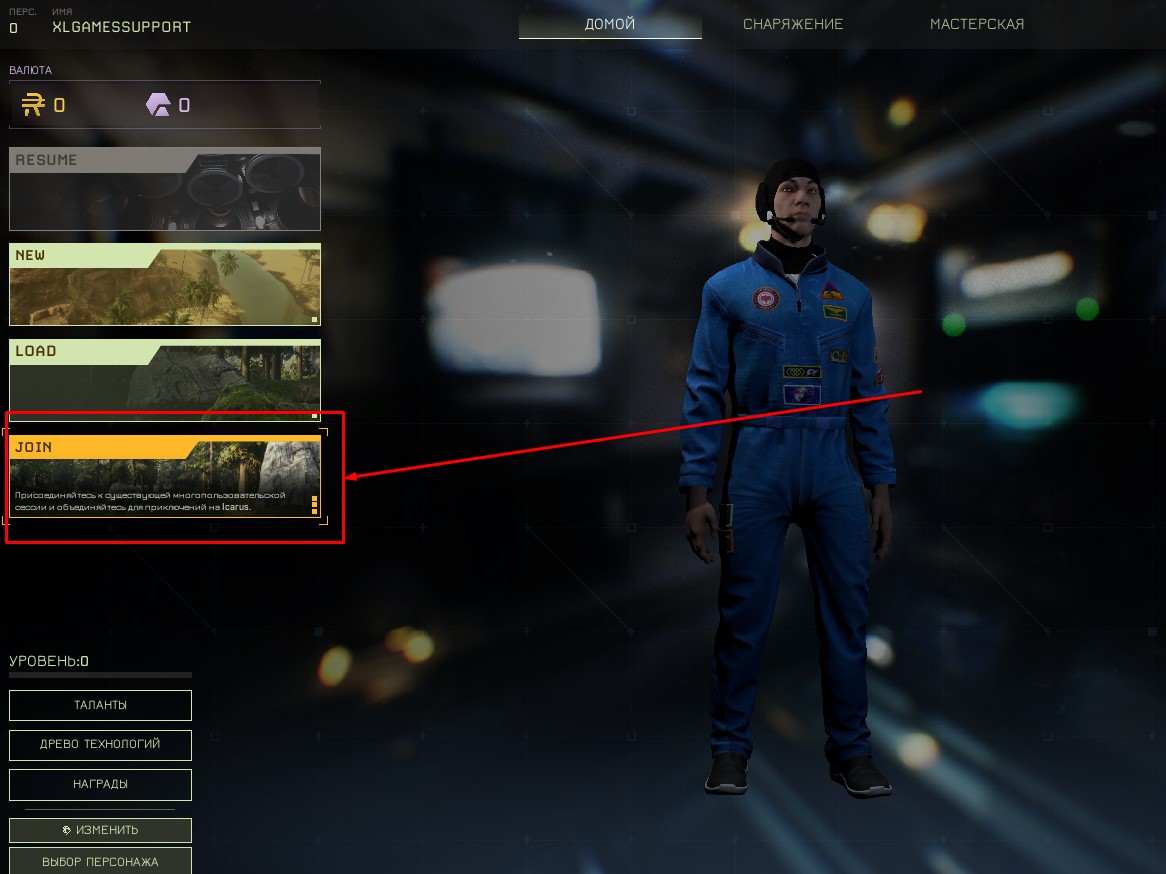The image size is (1166, 874).
Task: Join a multiplayer session via JOIN
Action: 165,476
